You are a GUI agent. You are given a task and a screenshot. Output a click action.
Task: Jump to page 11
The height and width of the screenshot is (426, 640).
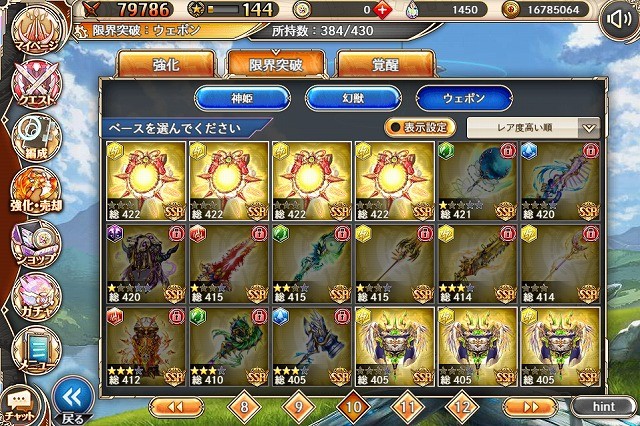click(x=406, y=407)
